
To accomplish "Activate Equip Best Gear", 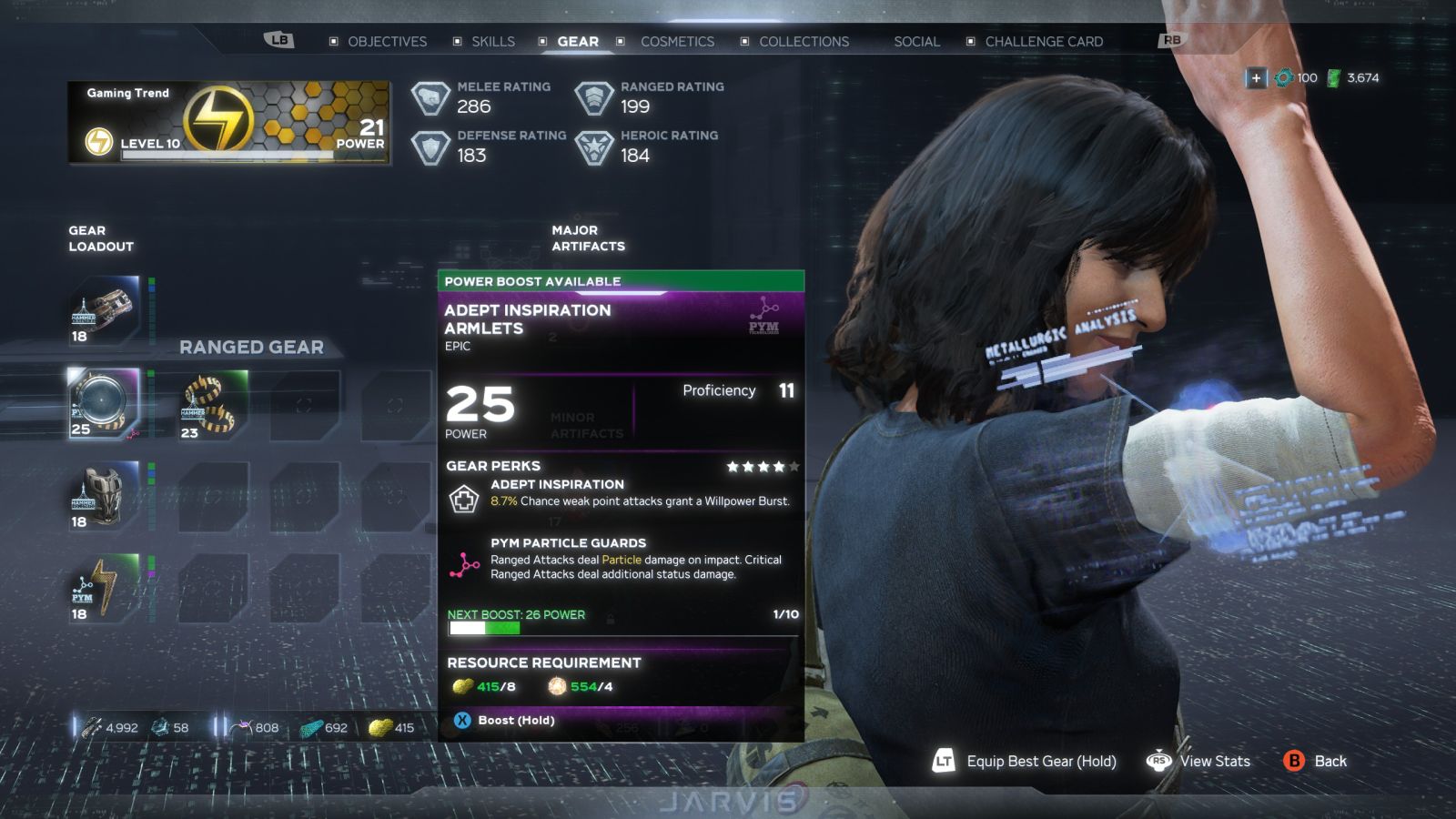I will (1025, 762).
